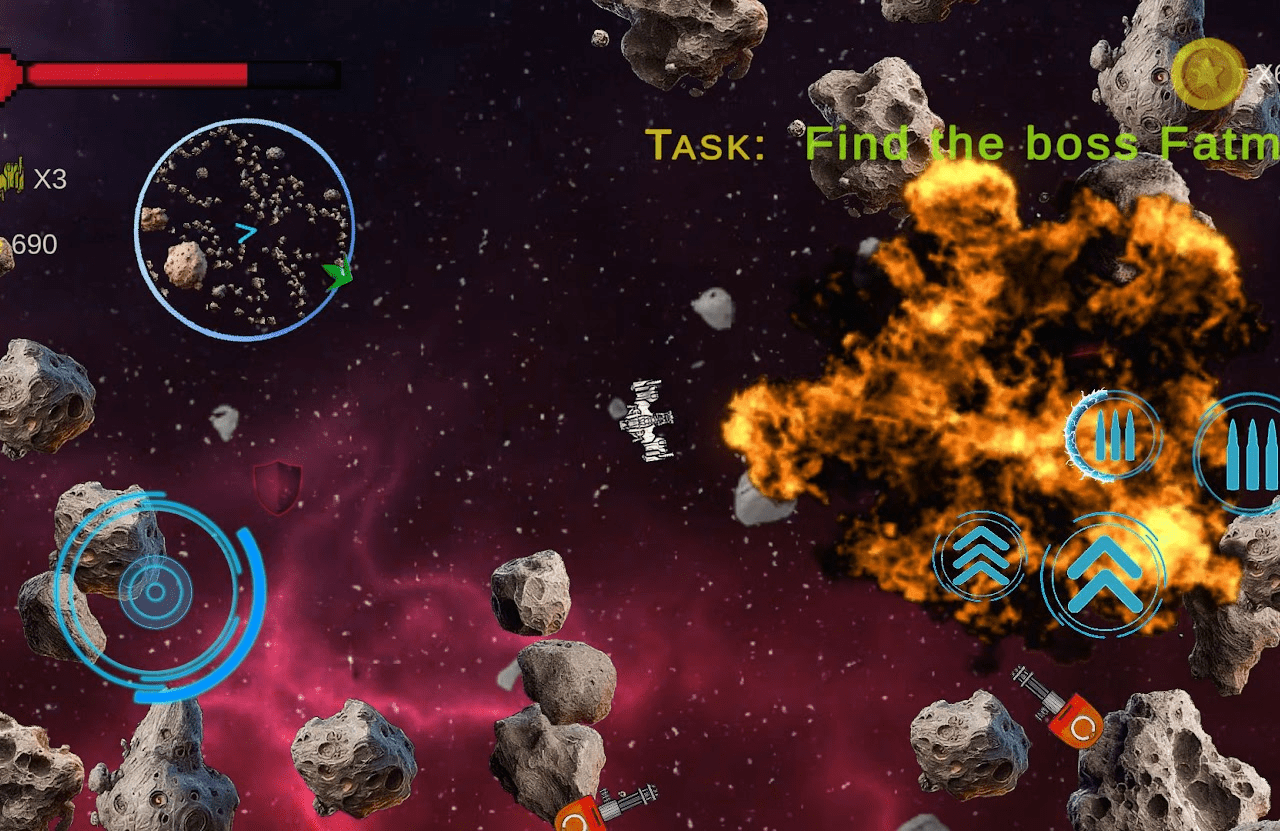Tap the gold star coin icon
The width and height of the screenshot is (1280, 831).
click(1208, 73)
